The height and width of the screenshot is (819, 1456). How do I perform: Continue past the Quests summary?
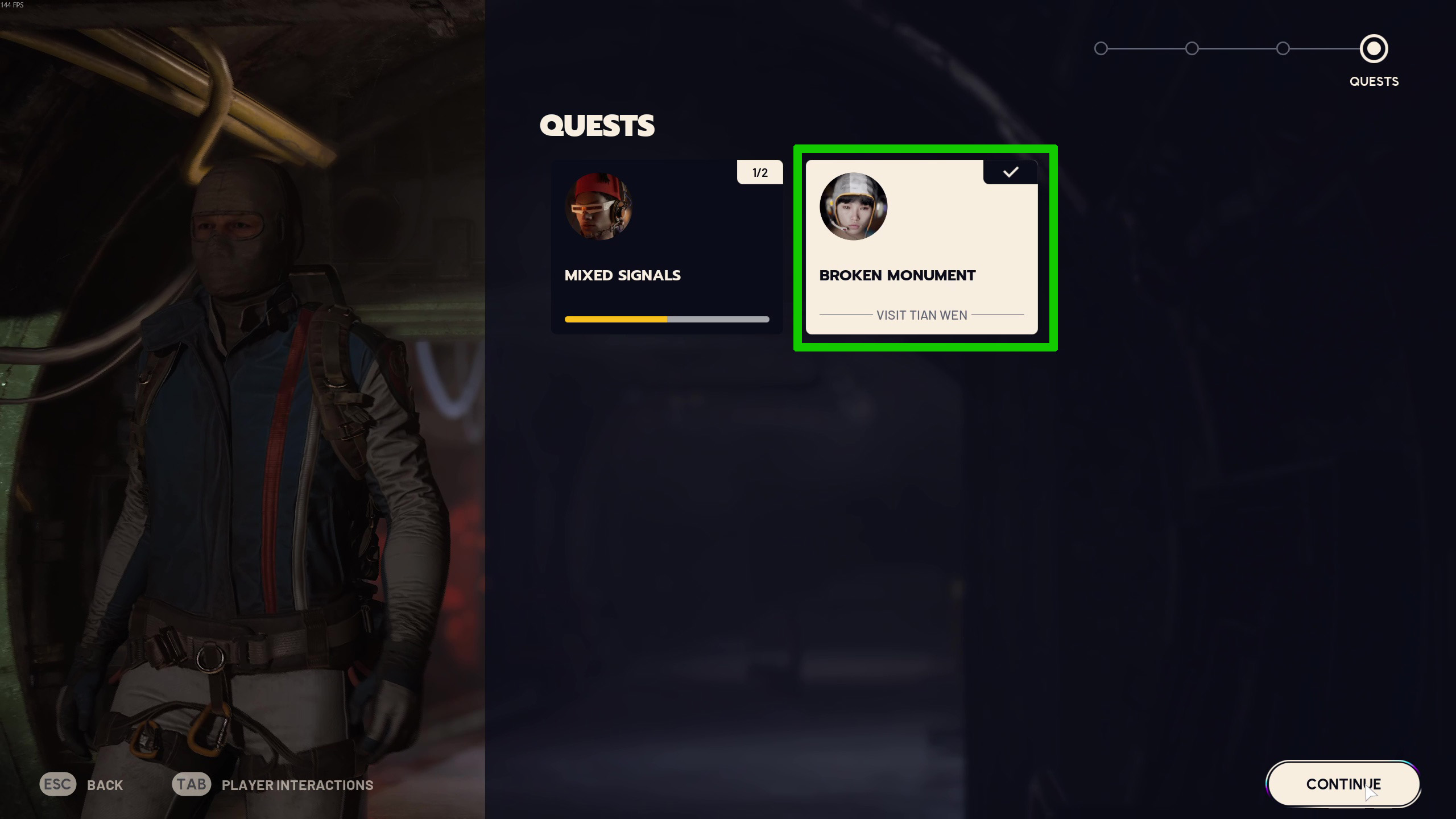click(1343, 784)
